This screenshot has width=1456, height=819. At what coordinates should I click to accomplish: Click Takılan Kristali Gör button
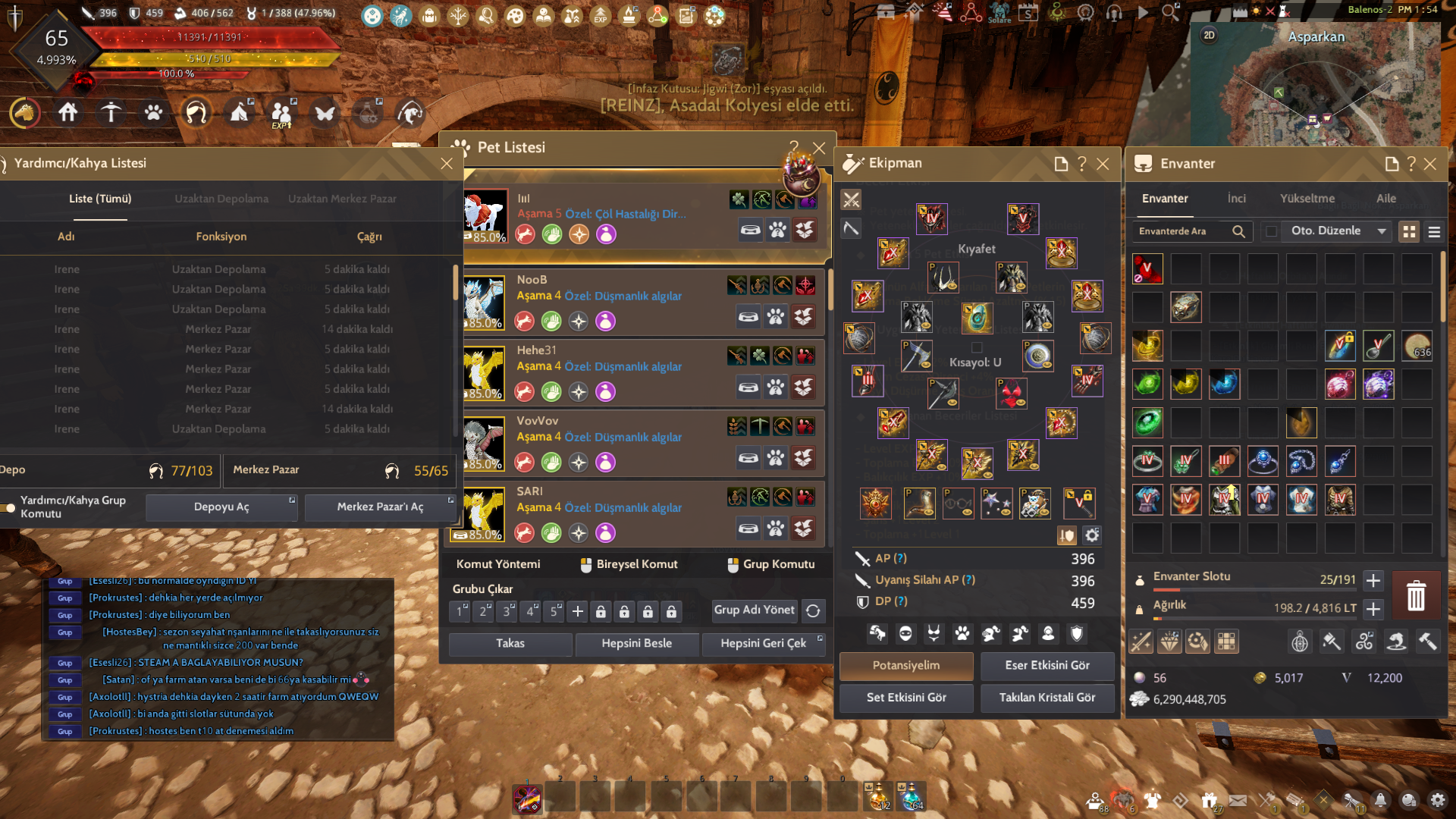[1046, 698]
